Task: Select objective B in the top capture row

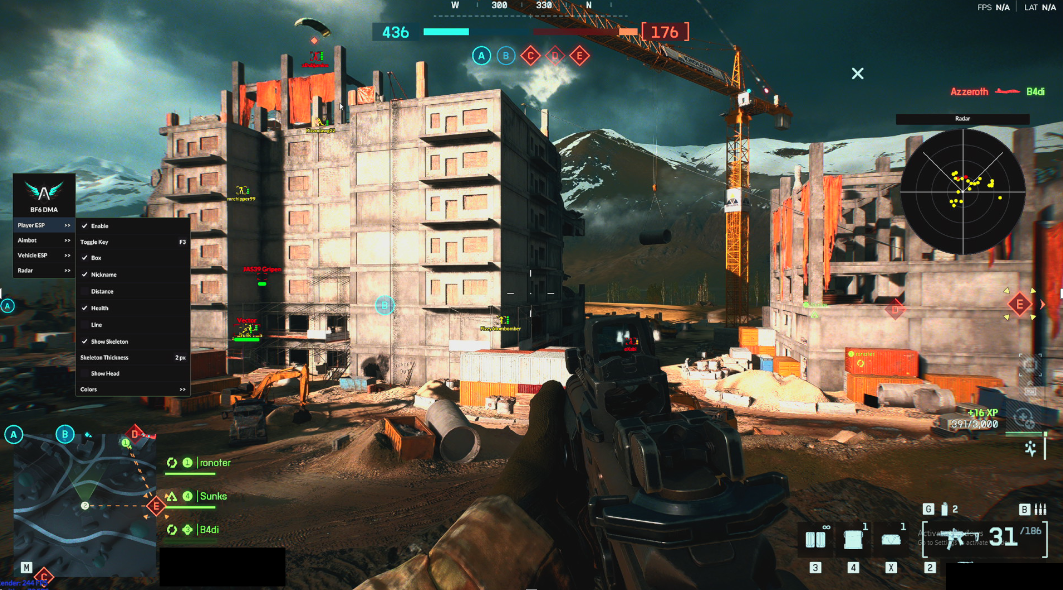Action: pos(506,56)
